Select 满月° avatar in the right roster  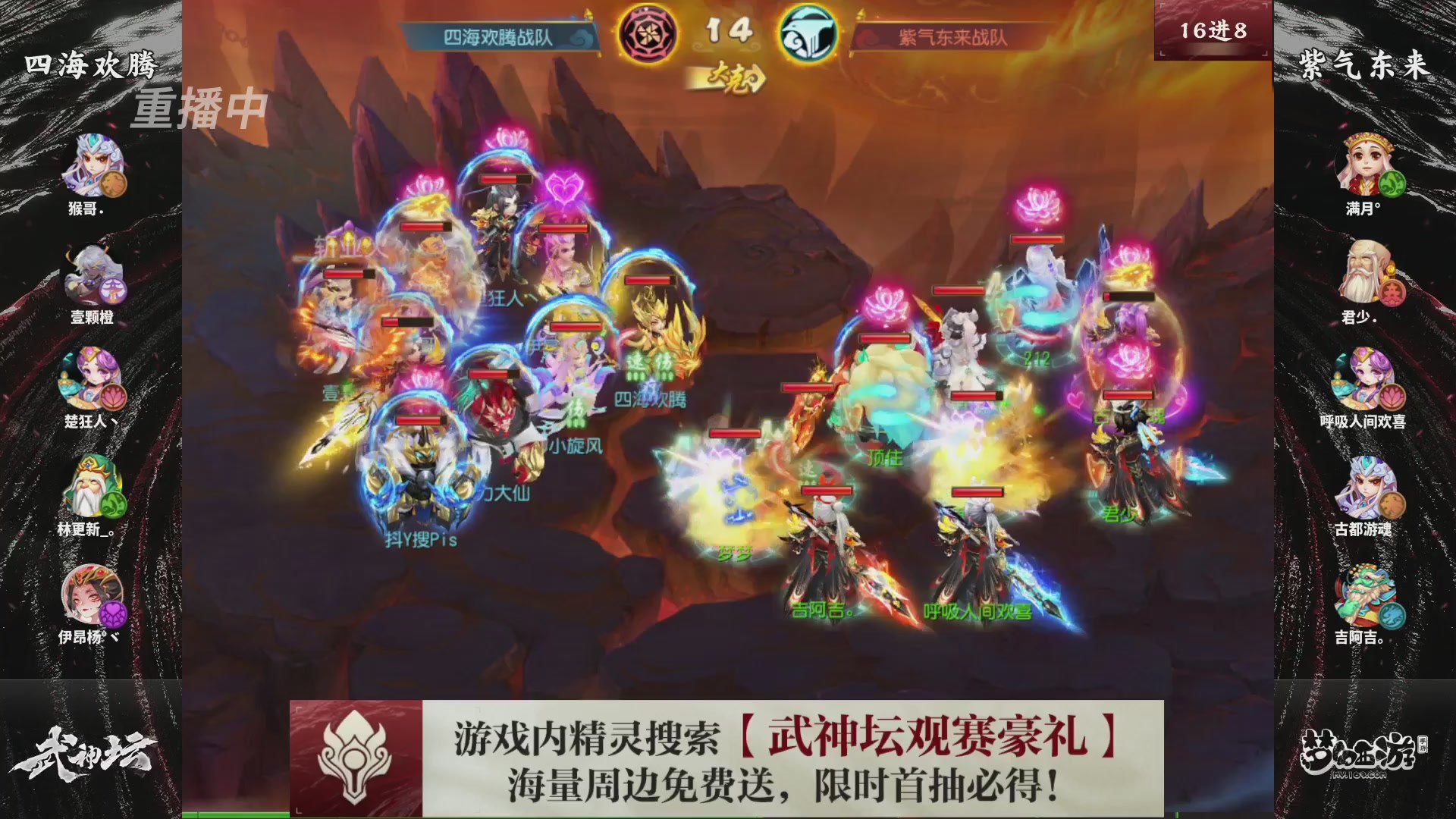[x=1365, y=164]
